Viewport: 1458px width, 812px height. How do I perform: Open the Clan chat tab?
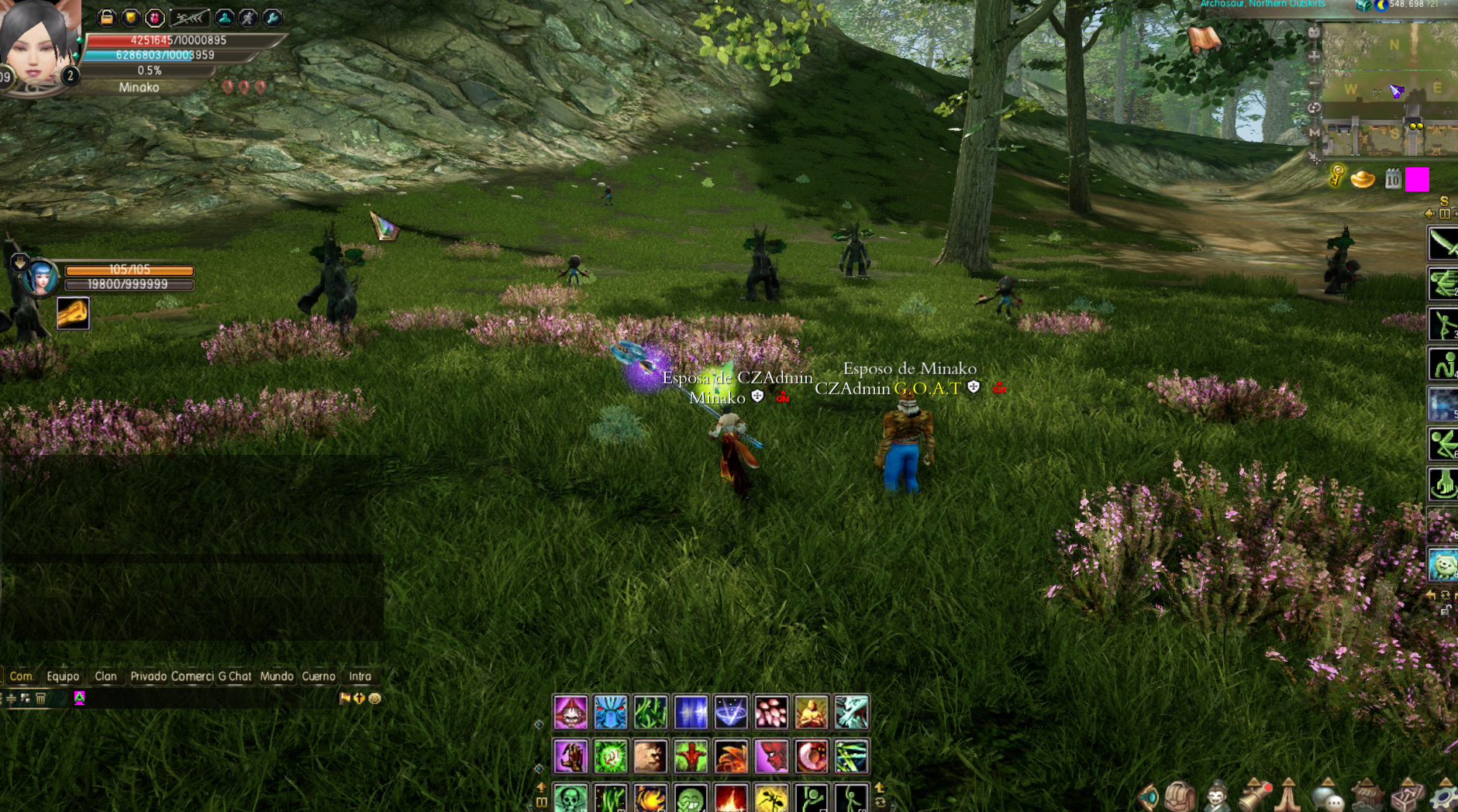click(105, 676)
